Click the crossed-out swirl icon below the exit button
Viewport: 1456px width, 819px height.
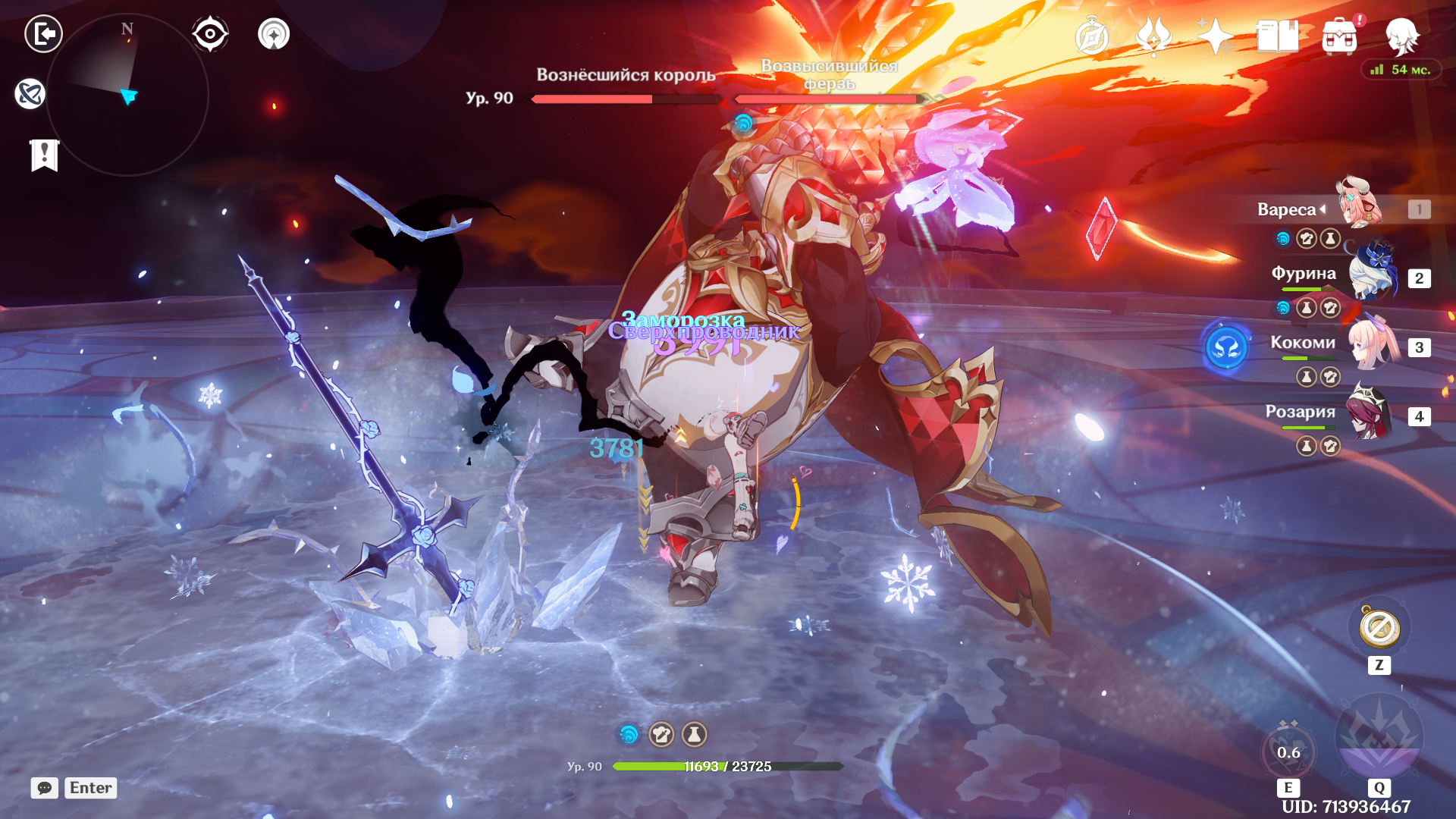(x=30, y=94)
